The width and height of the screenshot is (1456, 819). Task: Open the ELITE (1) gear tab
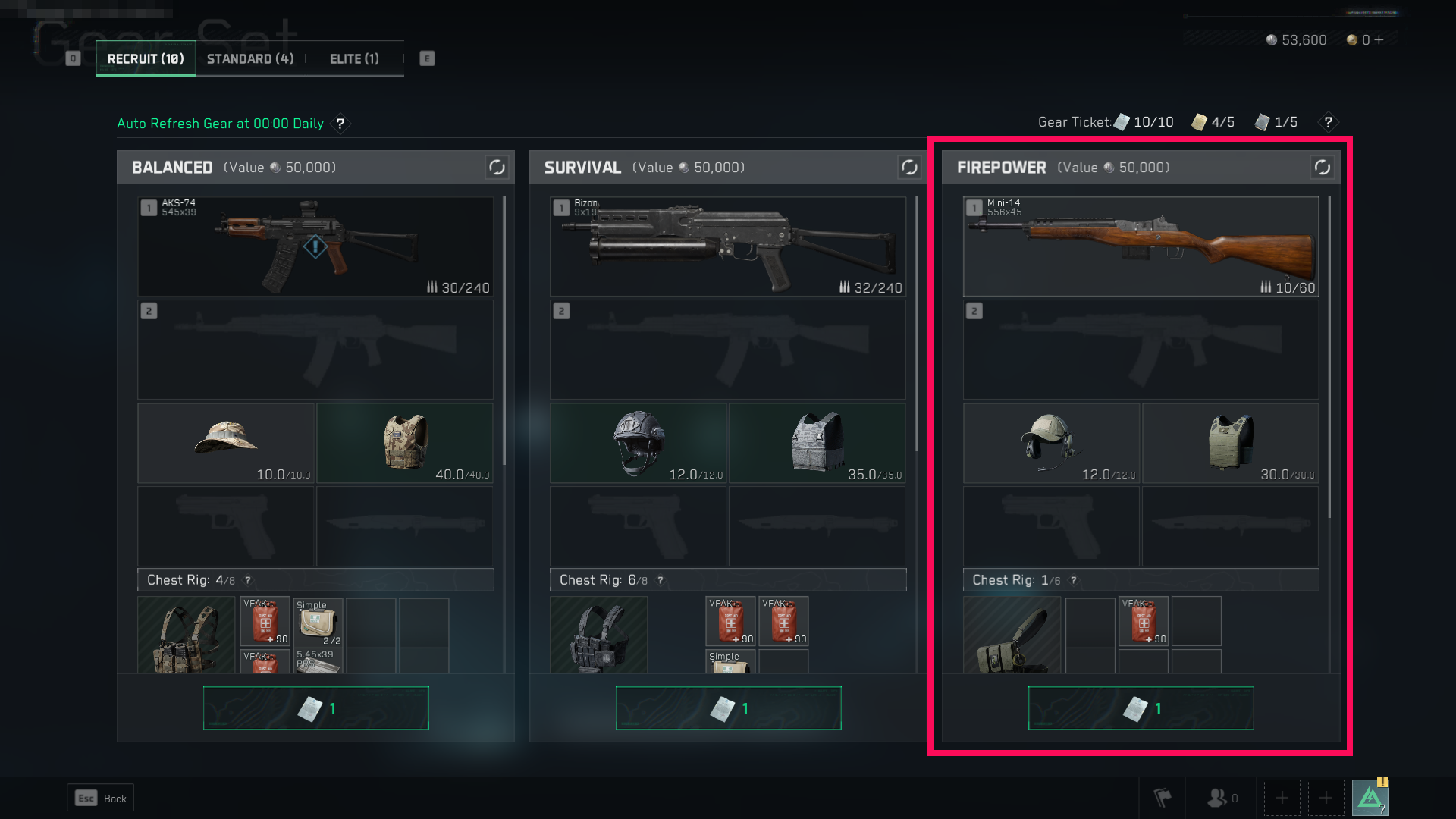tap(353, 58)
